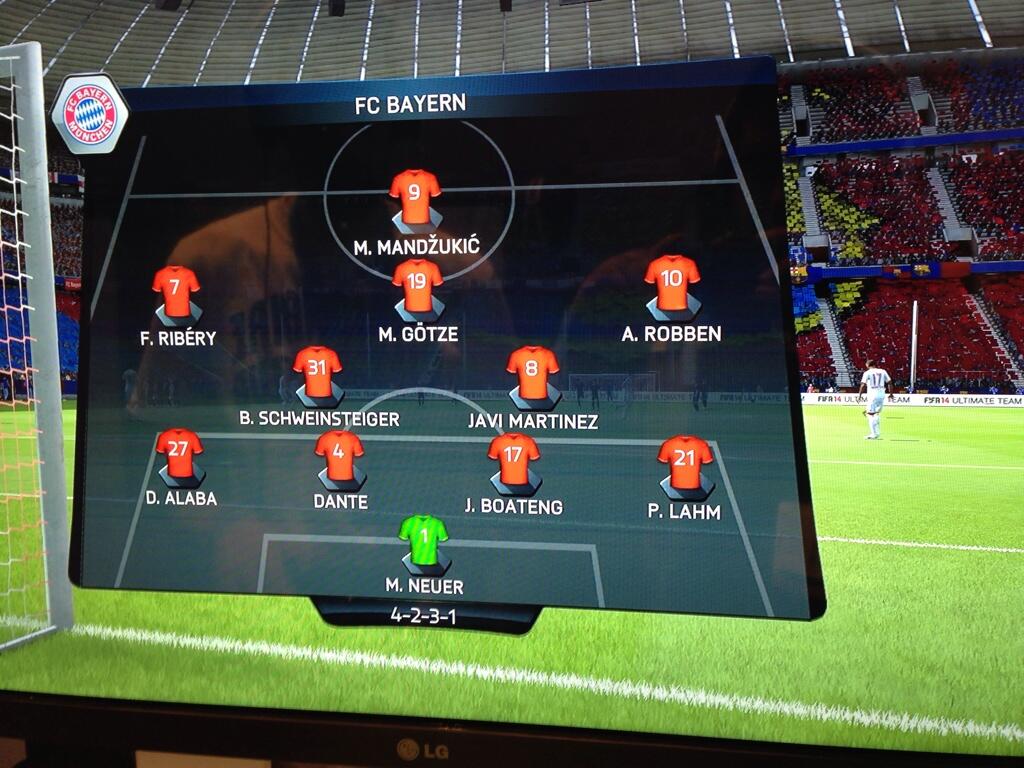
Task: Choose F. Ribéry's number 7 jersey
Action: click(176, 290)
